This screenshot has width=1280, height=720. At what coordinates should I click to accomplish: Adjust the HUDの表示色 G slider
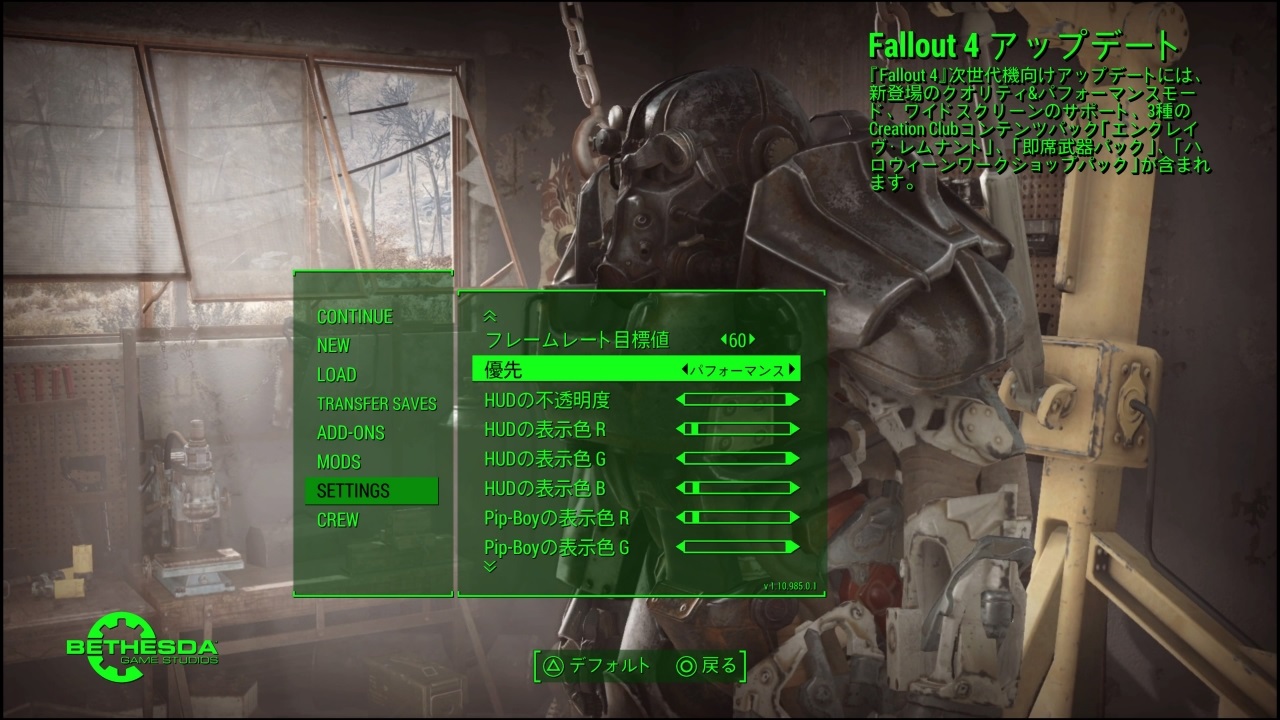click(738, 459)
